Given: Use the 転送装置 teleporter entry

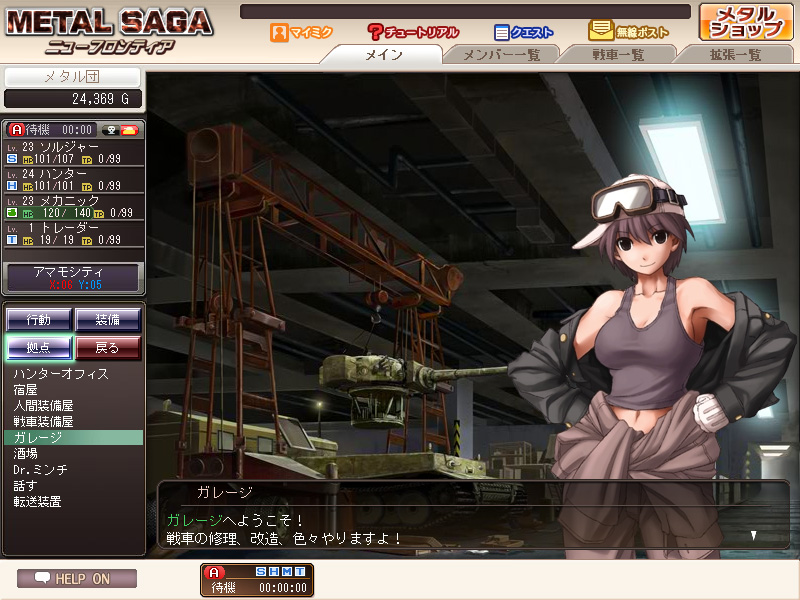Looking at the screenshot, I should [x=37, y=502].
